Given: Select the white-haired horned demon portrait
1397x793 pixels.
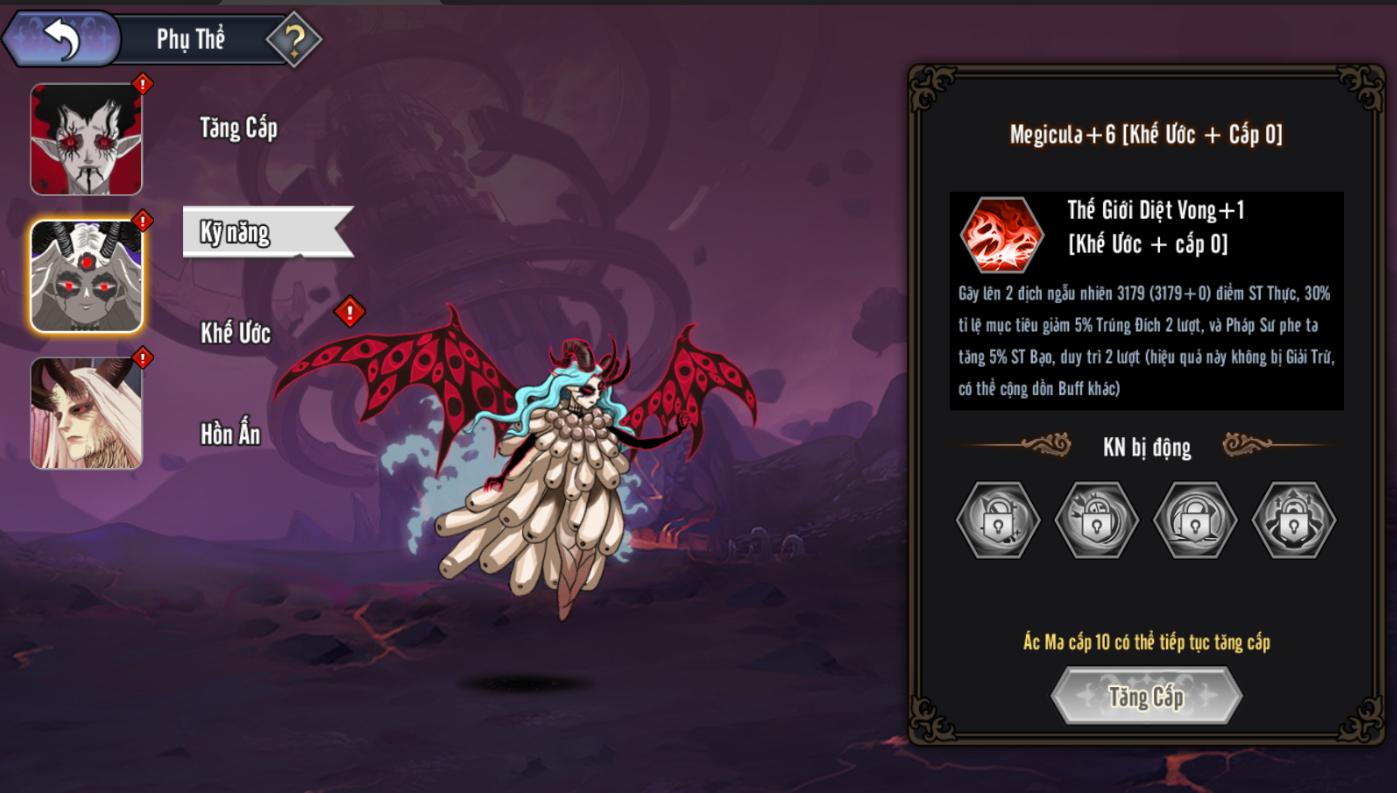Looking at the screenshot, I should [x=87, y=413].
